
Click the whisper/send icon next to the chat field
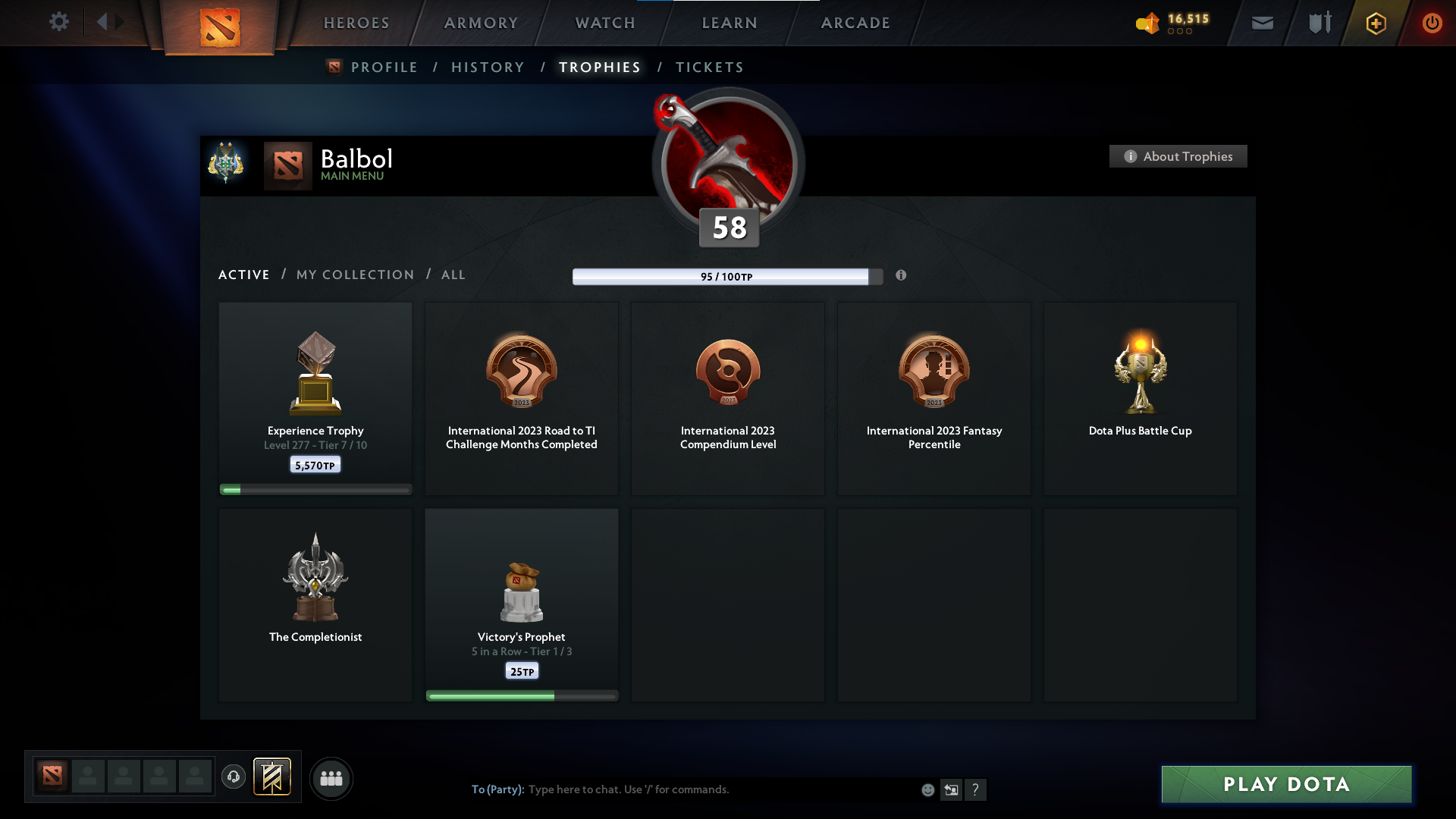952,789
